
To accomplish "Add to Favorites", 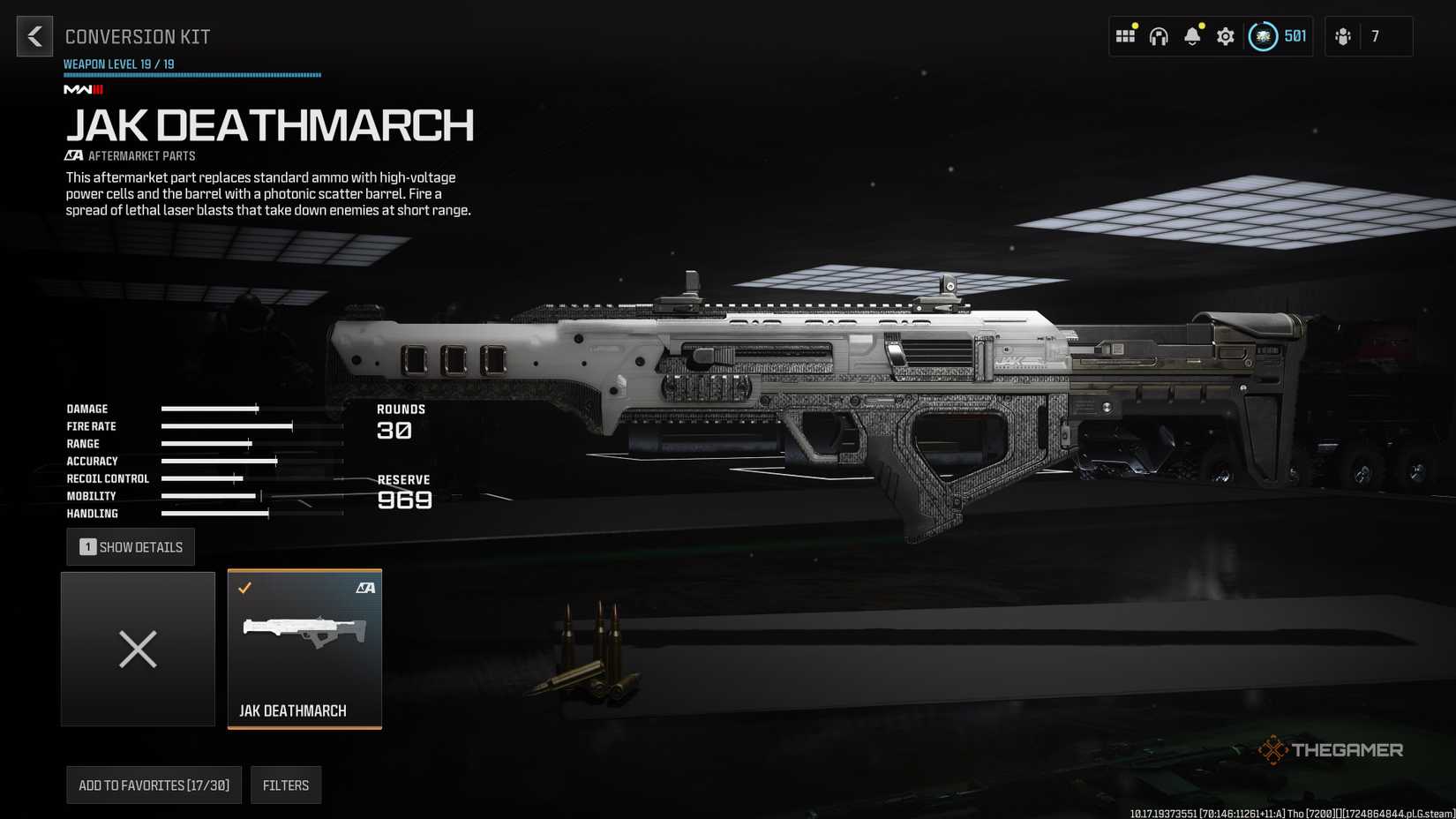I will (x=154, y=785).
